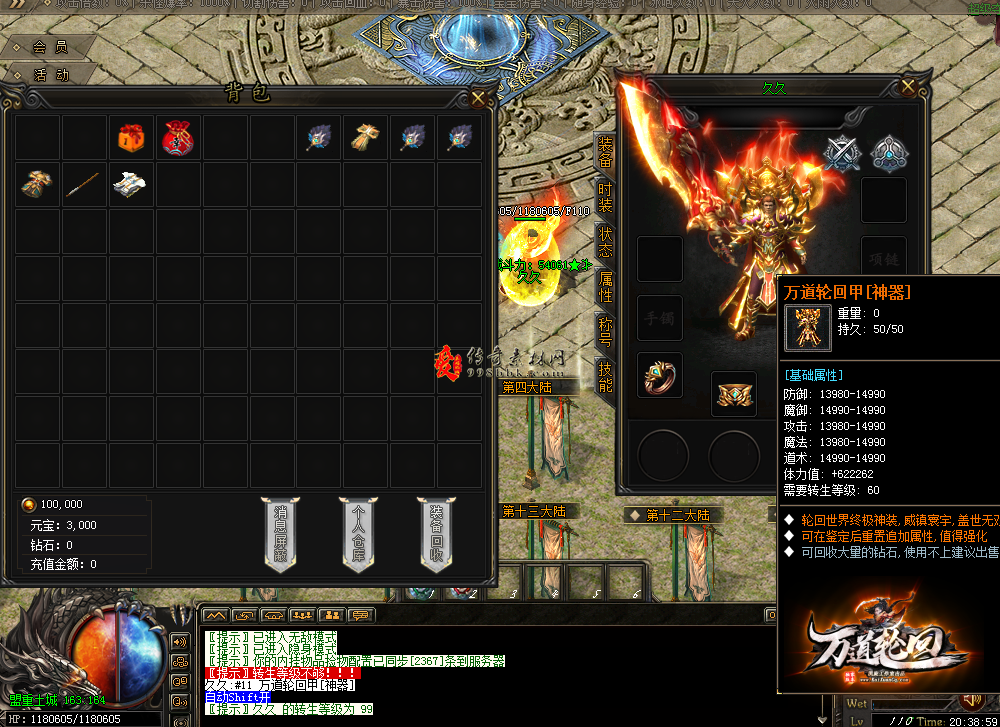
Task: Toggle the sound speaker button
Action: (180, 641)
